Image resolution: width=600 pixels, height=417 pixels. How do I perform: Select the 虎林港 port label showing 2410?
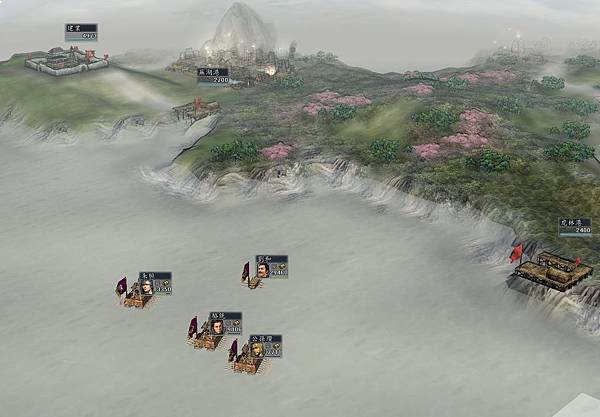[x=574, y=226]
